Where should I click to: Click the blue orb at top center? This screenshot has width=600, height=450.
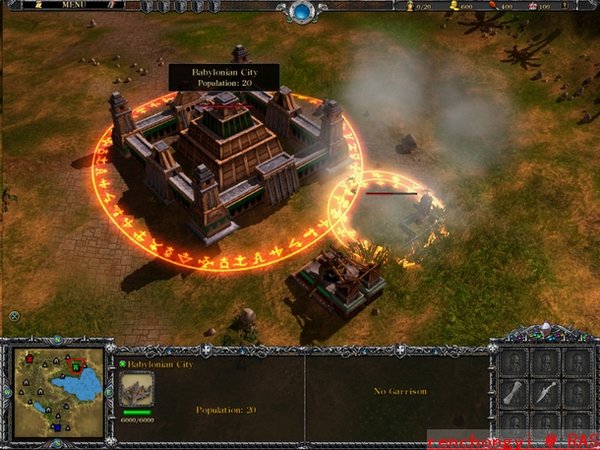point(301,12)
